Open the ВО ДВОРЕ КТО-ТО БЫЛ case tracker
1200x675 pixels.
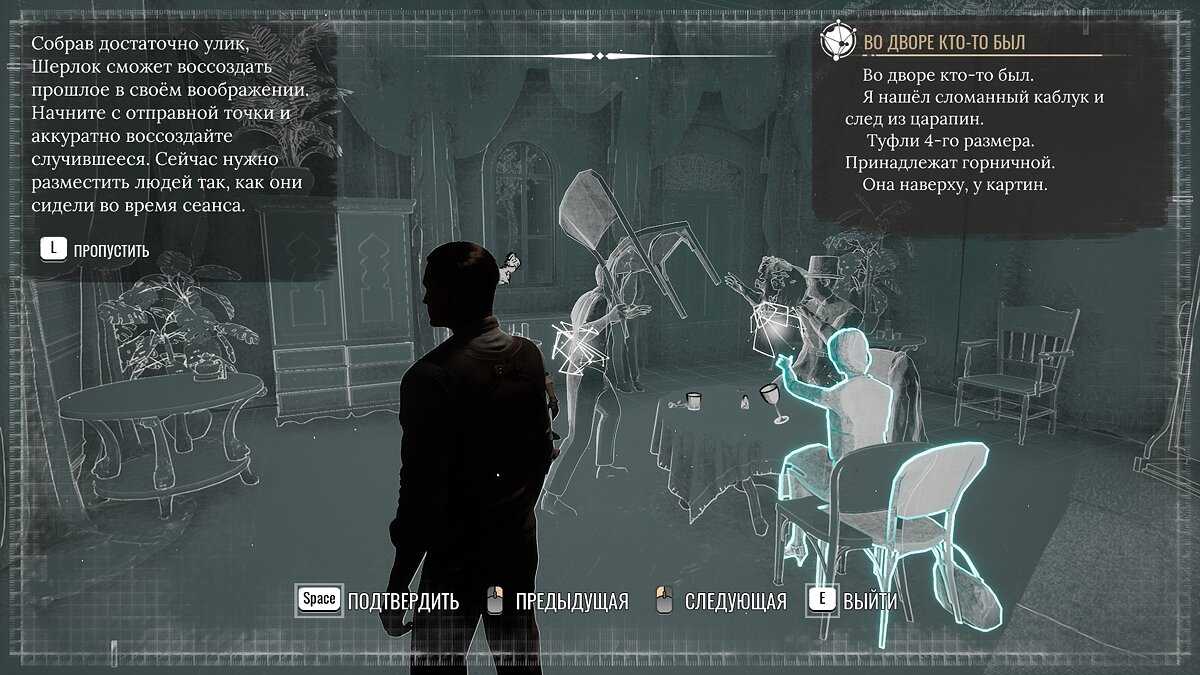click(x=944, y=42)
